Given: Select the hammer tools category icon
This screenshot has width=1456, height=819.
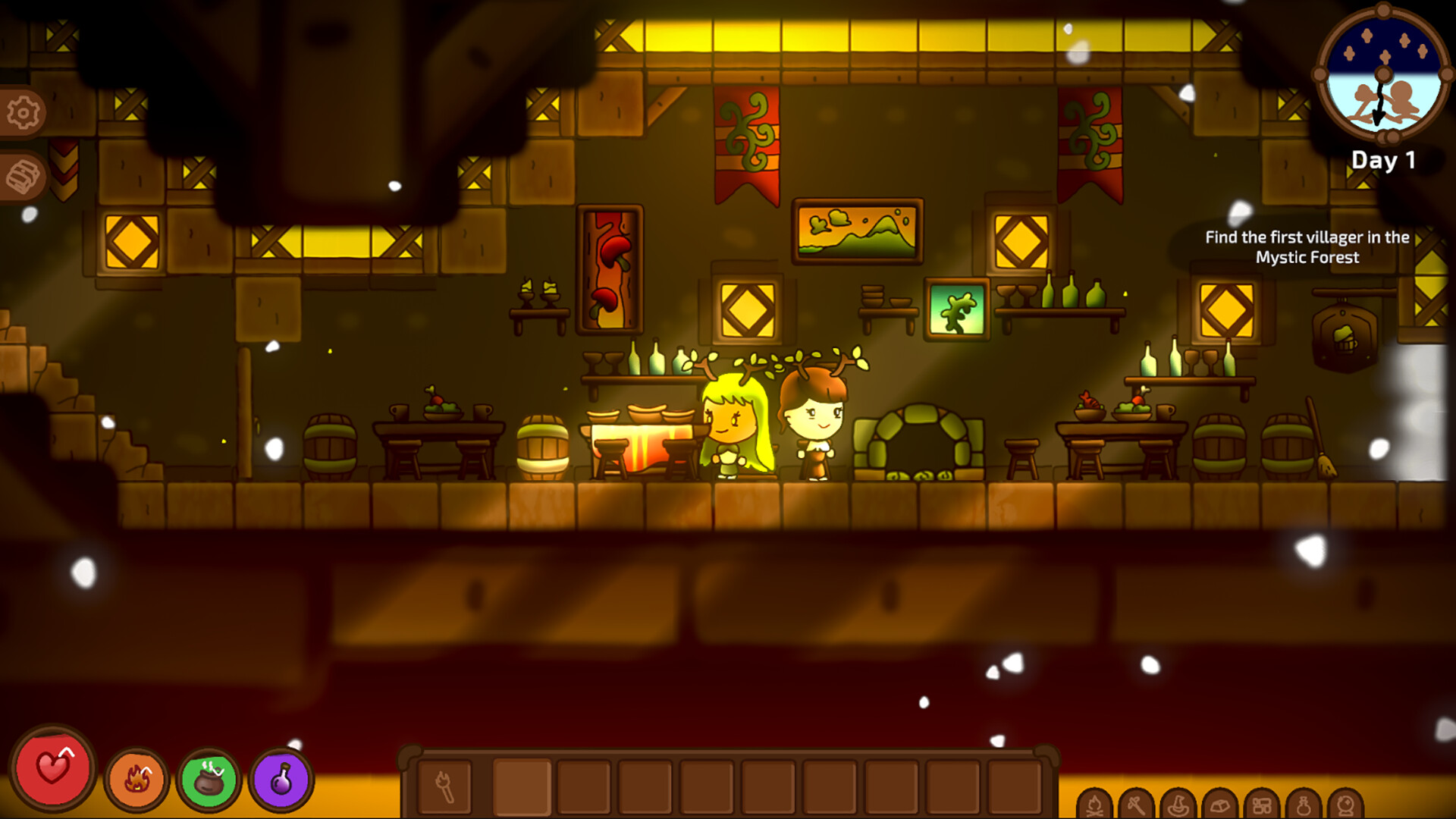Looking at the screenshot, I should [1137, 804].
